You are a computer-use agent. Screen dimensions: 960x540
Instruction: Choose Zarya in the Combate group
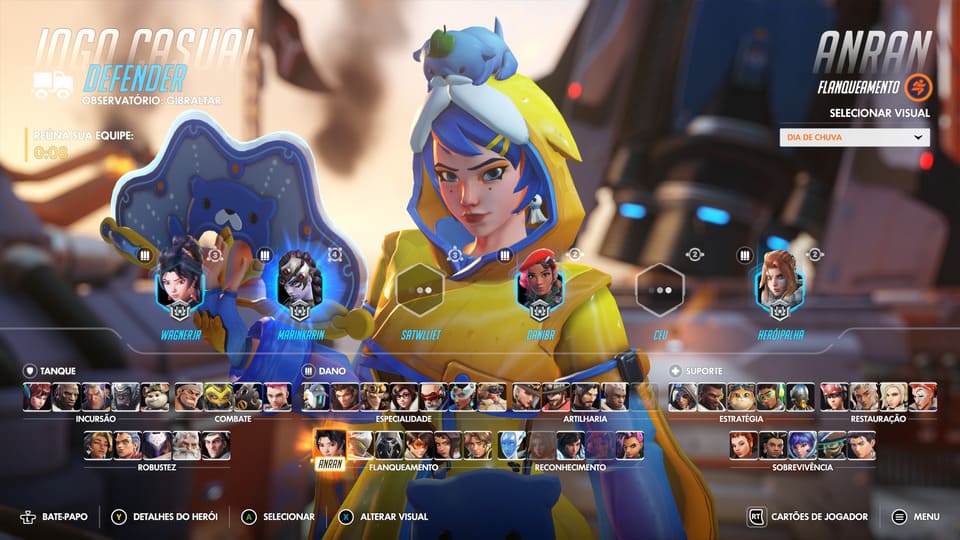tap(277, 397)
